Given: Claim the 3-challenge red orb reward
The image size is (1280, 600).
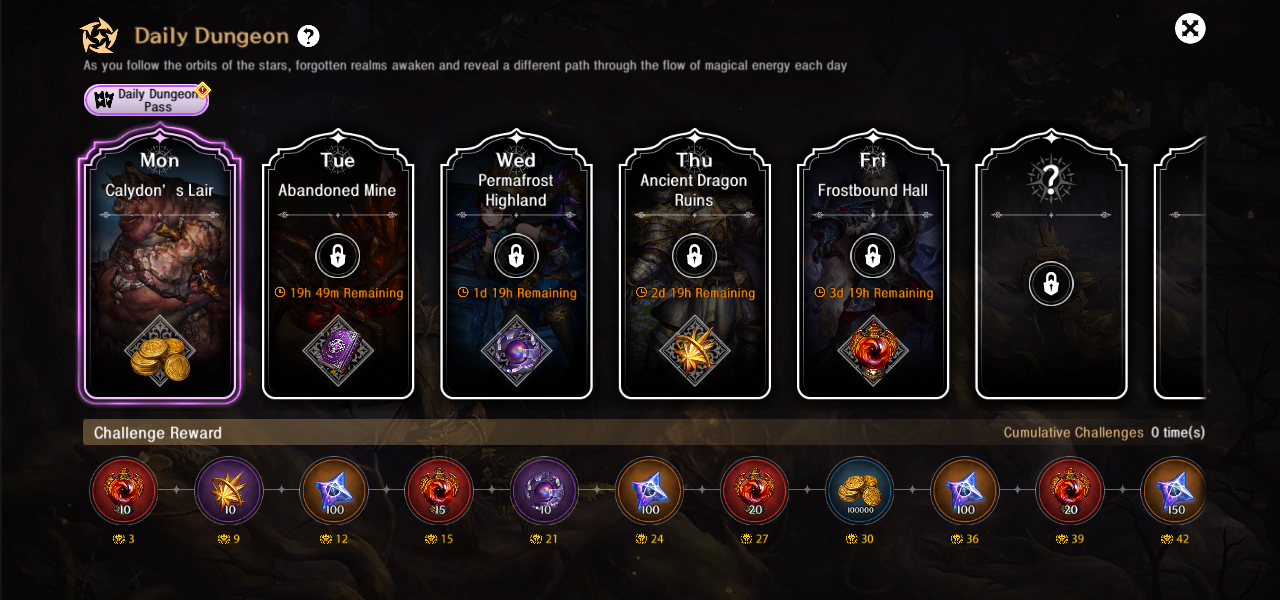Looking at the screenshot, I should (x=124, y=491).
